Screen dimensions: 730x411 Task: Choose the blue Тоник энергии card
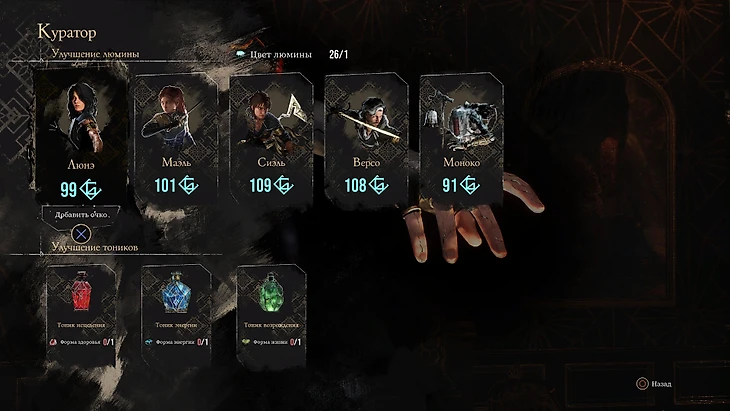(x=177, y=305)
